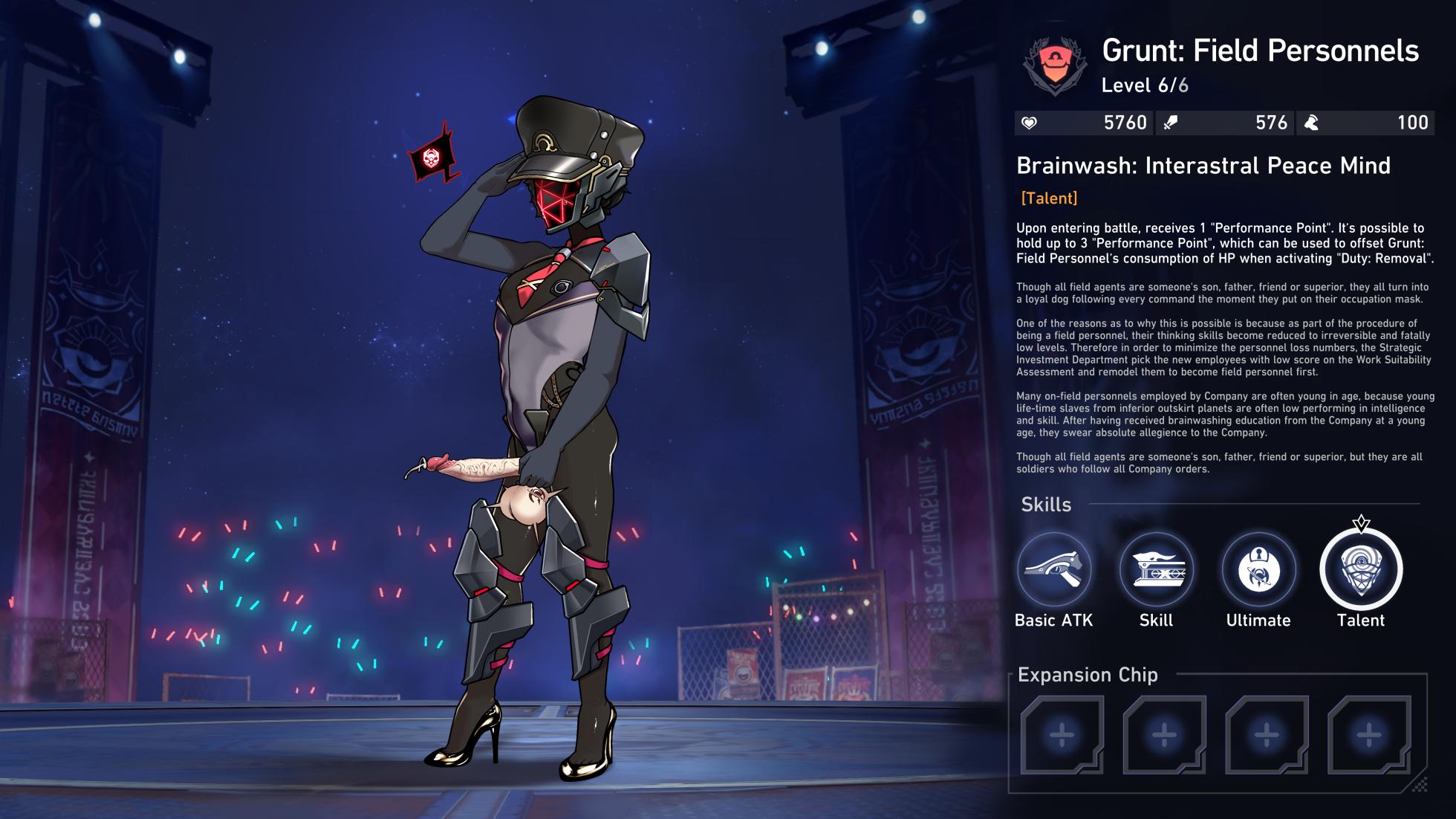Open the Ultimate skill description
Viewport: 1456px width, 819px height.
pyautogui.click(x=1258, y=570)
